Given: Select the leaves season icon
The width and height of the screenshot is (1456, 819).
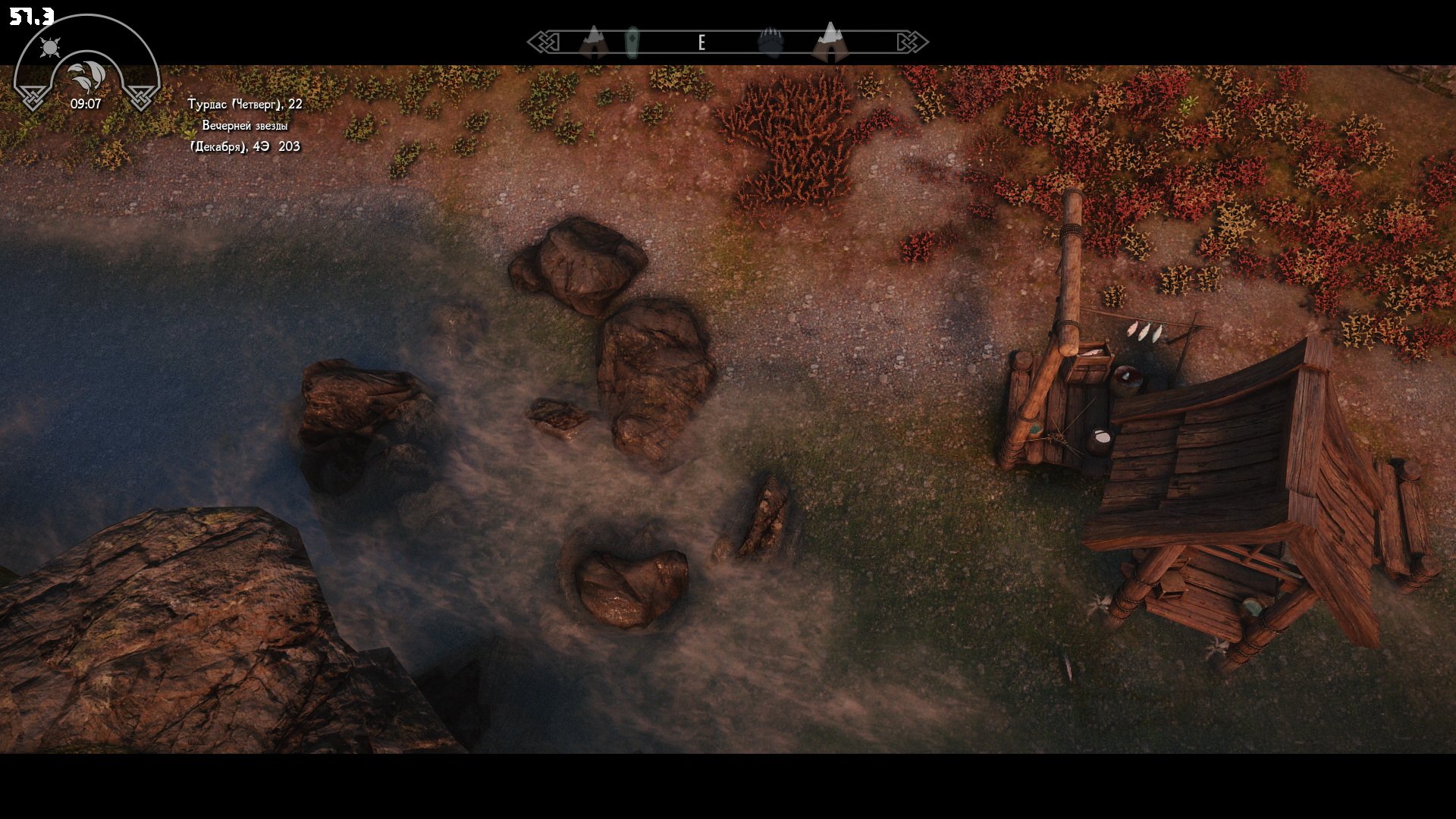Looking at the screenshot, I should tap(86, 76).
